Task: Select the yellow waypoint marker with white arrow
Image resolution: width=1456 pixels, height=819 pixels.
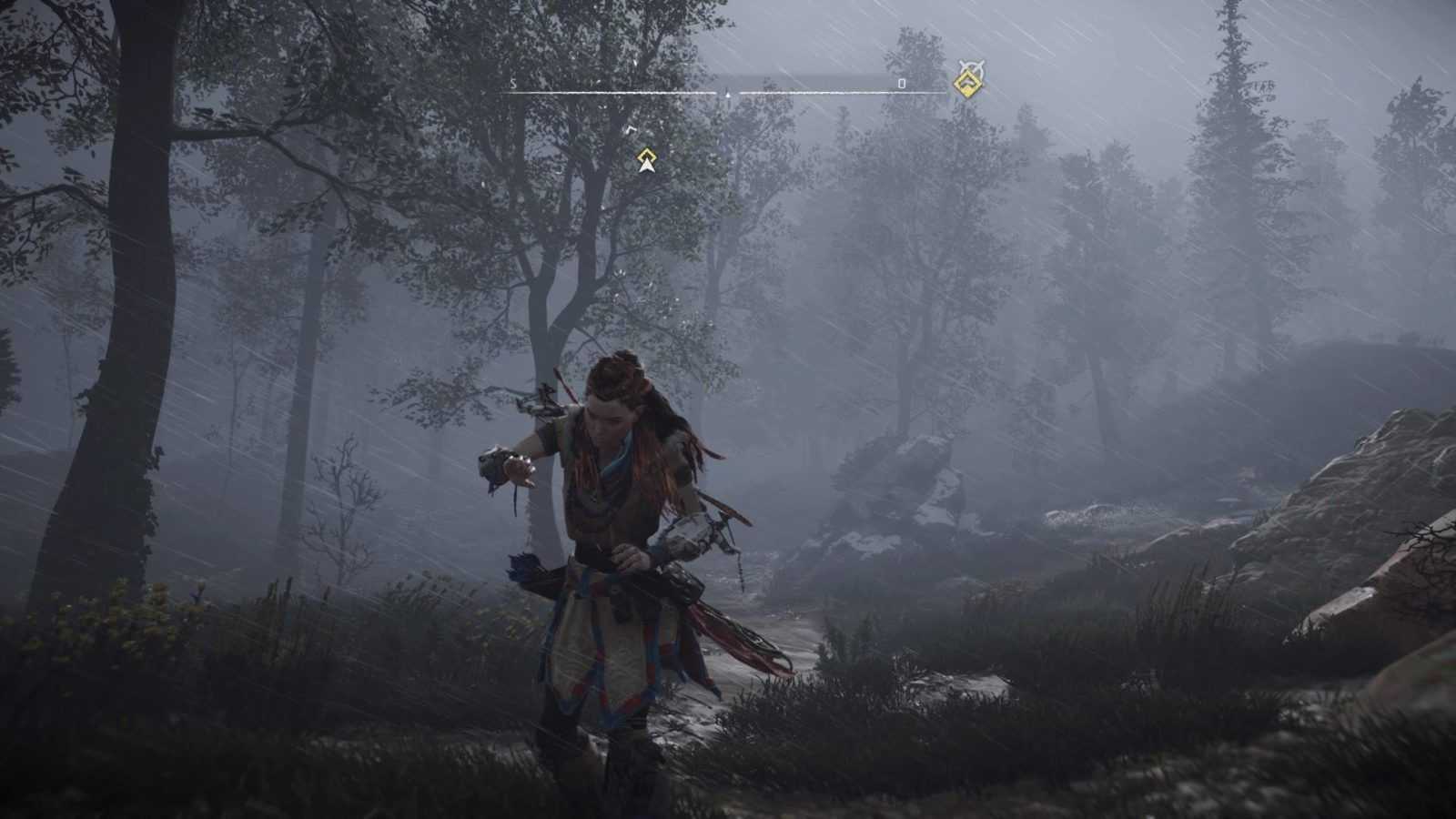Action: pos(646,160)
